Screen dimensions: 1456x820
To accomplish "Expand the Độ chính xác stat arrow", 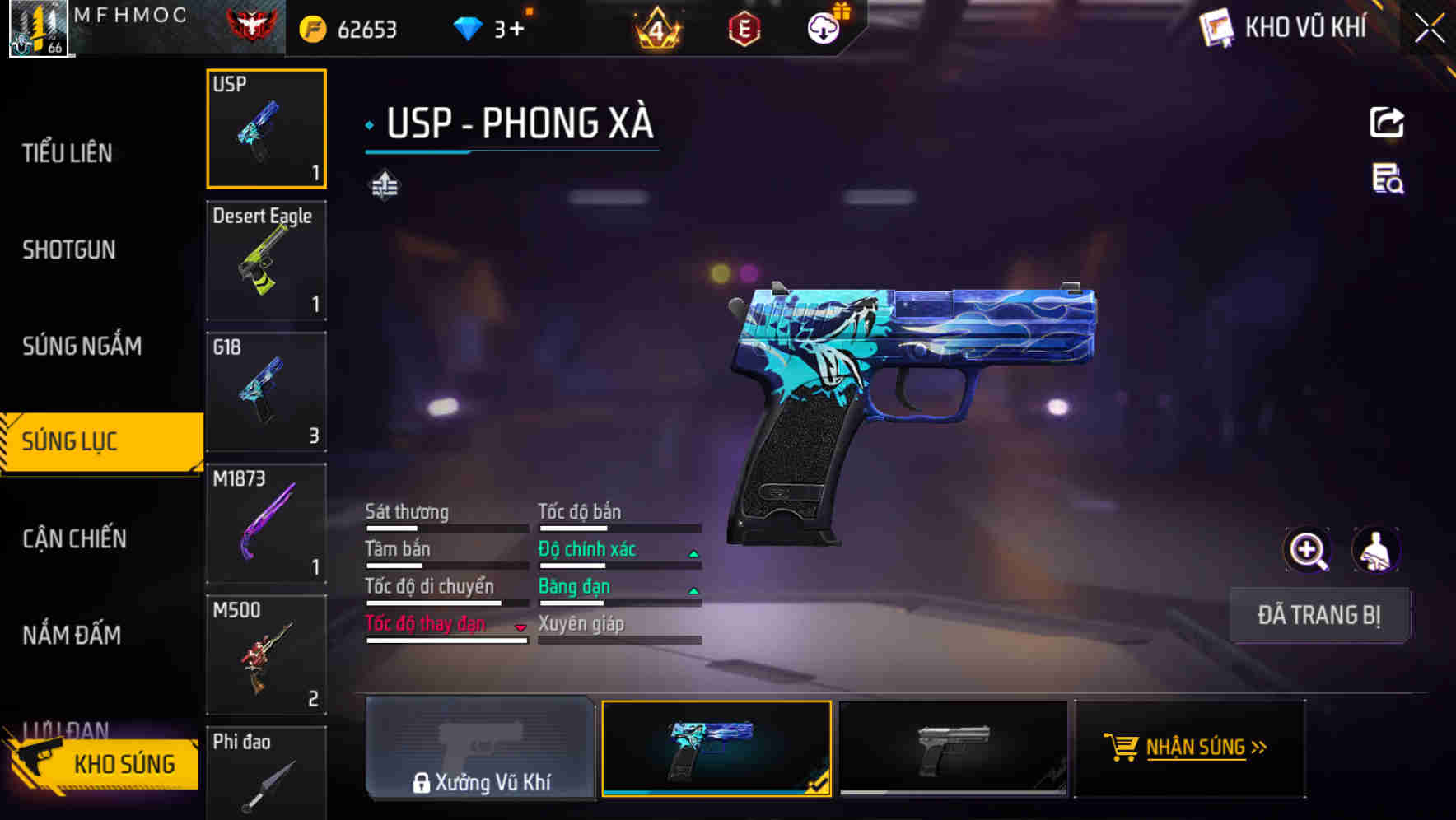I will (x=693, y=553).
